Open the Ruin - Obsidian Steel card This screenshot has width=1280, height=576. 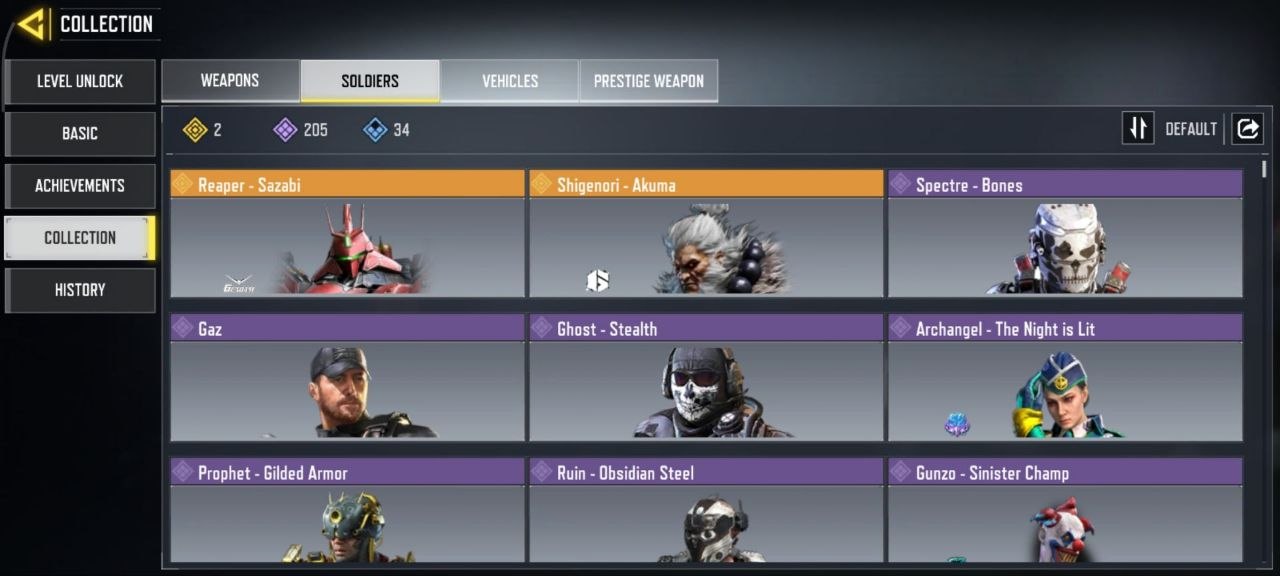pos(706,510)
